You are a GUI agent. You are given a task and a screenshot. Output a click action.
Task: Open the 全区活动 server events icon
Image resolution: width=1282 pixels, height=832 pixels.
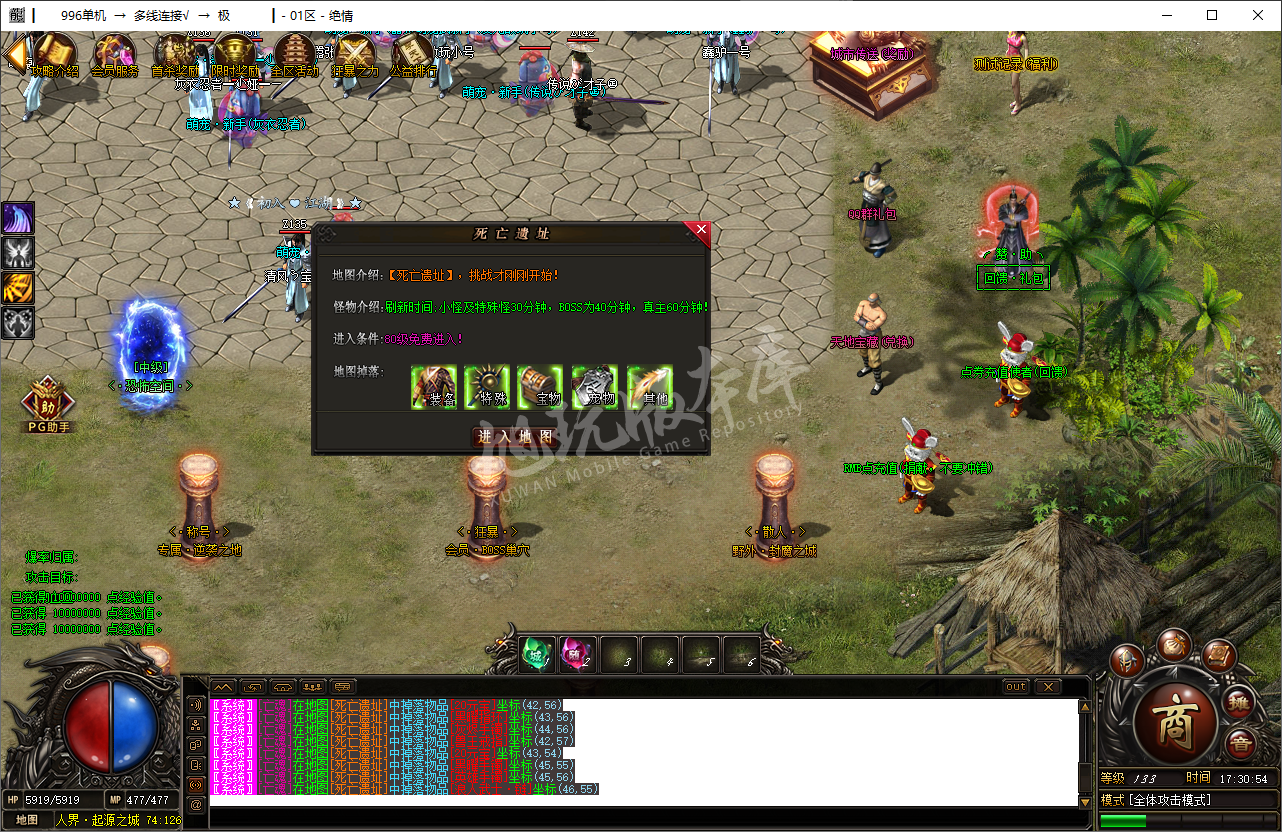click(x=295, y=53)
